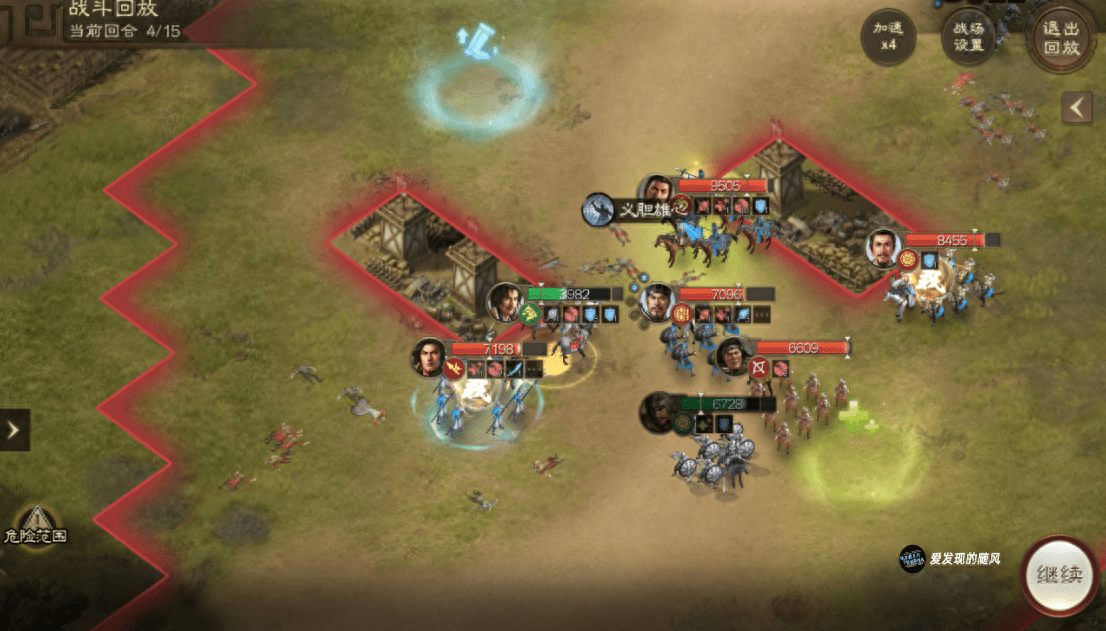
Task: Expand the left side panel arrow
Action: 14,430
